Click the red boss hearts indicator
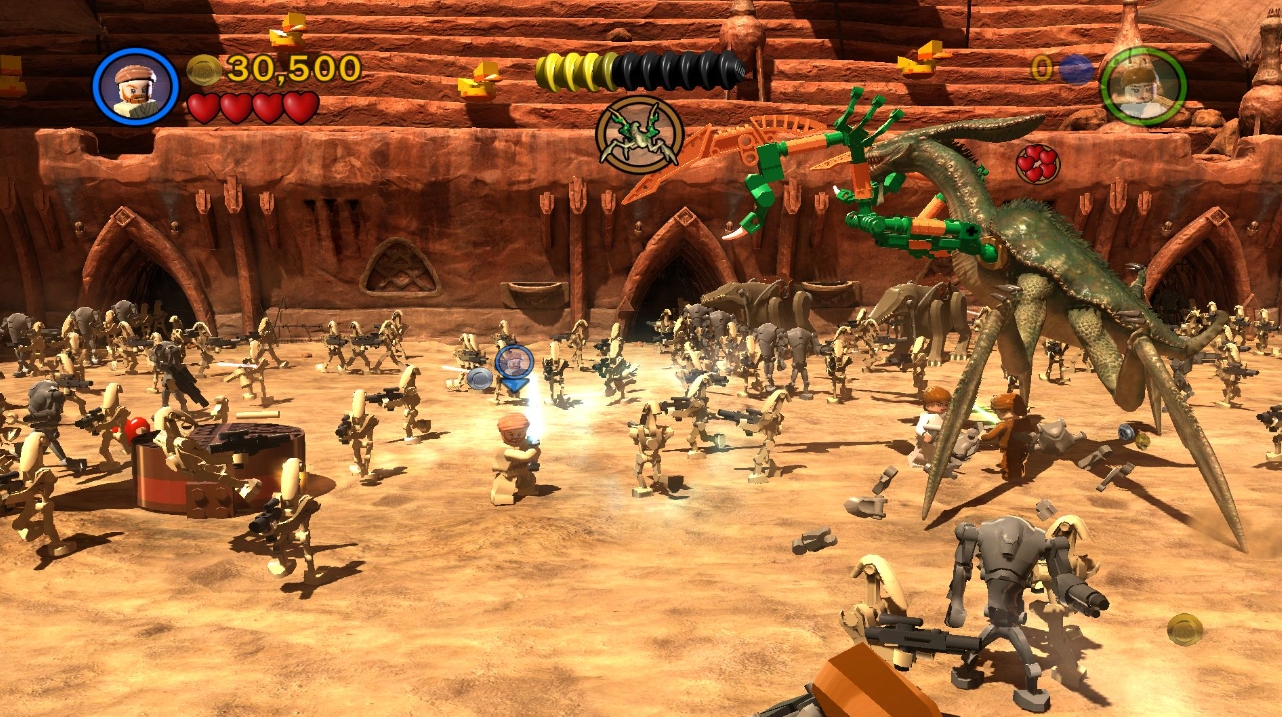The width and height of the screenshot is (1282, 717). pyautogui.click(x=1038, y=163)
